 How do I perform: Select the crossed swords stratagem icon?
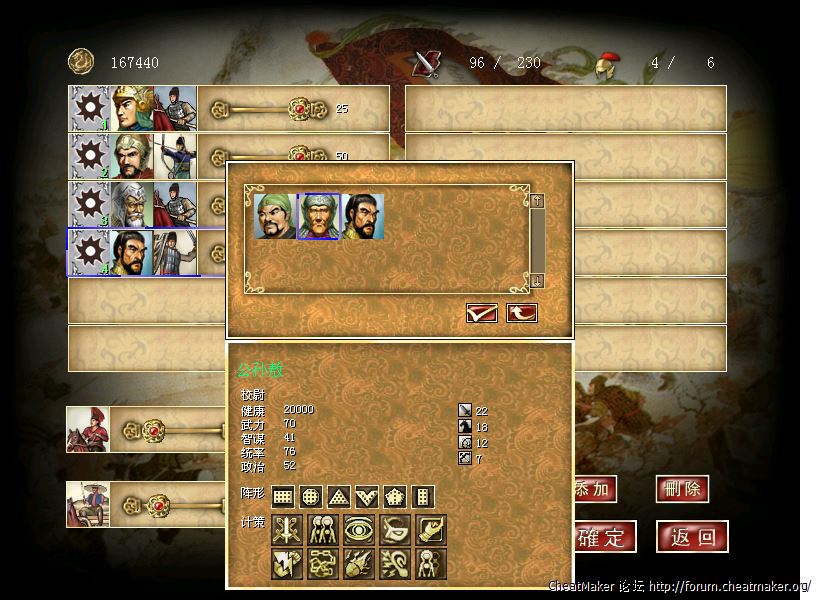(286, 530)
